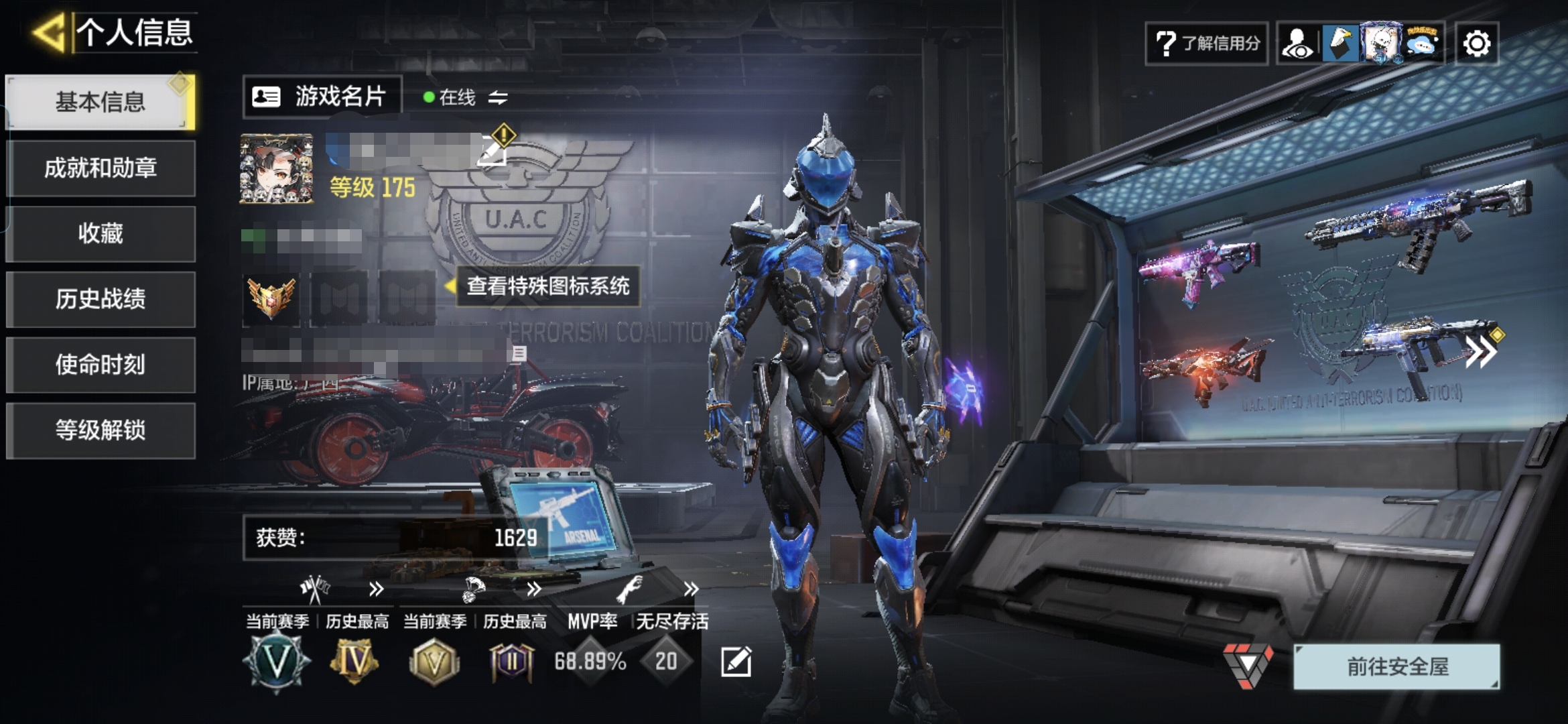Select the golden winged rank badge

[271, 298]
